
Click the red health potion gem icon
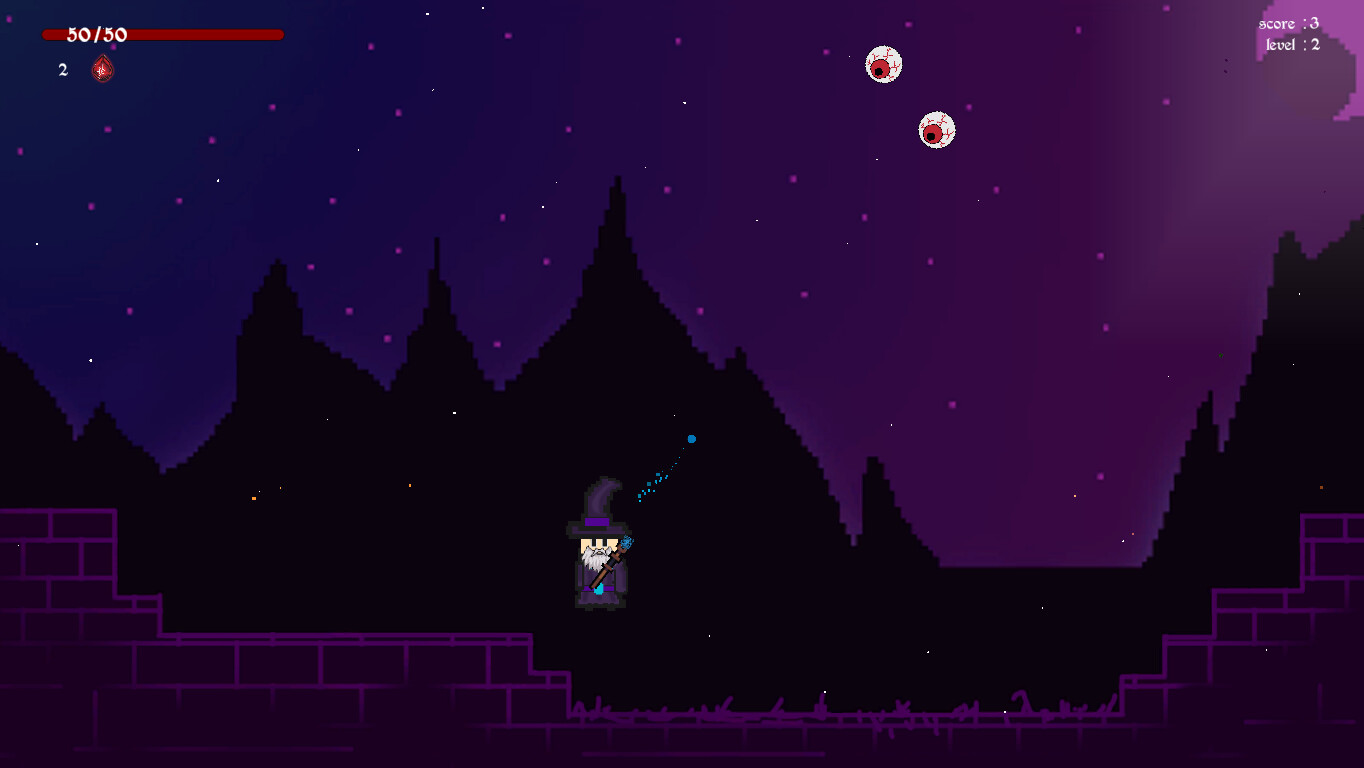pyautogui.click(x=103, y=69)
